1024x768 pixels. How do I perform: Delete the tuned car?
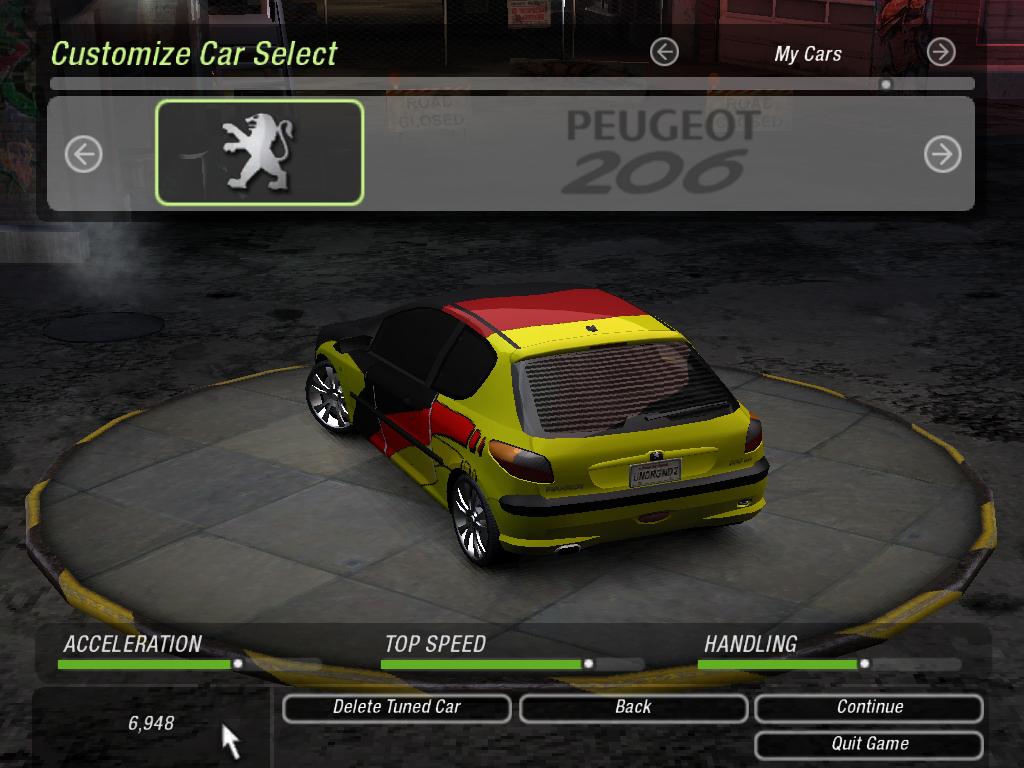coord(397,707)
